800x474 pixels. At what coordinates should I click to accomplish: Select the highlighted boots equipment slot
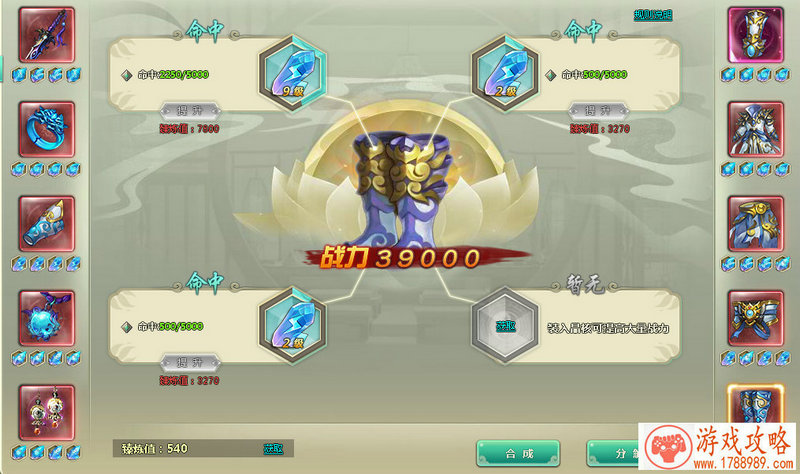755,410
